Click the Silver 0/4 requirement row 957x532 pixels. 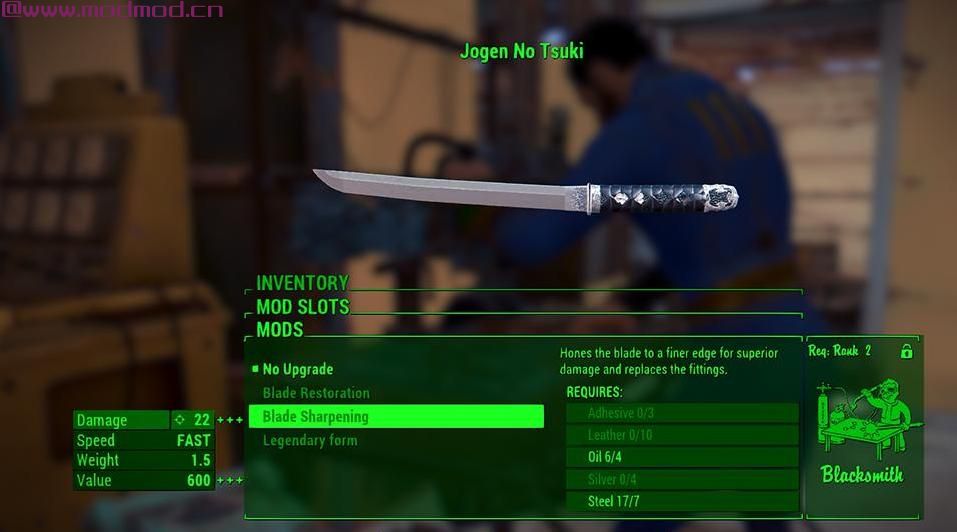point(682,479)
